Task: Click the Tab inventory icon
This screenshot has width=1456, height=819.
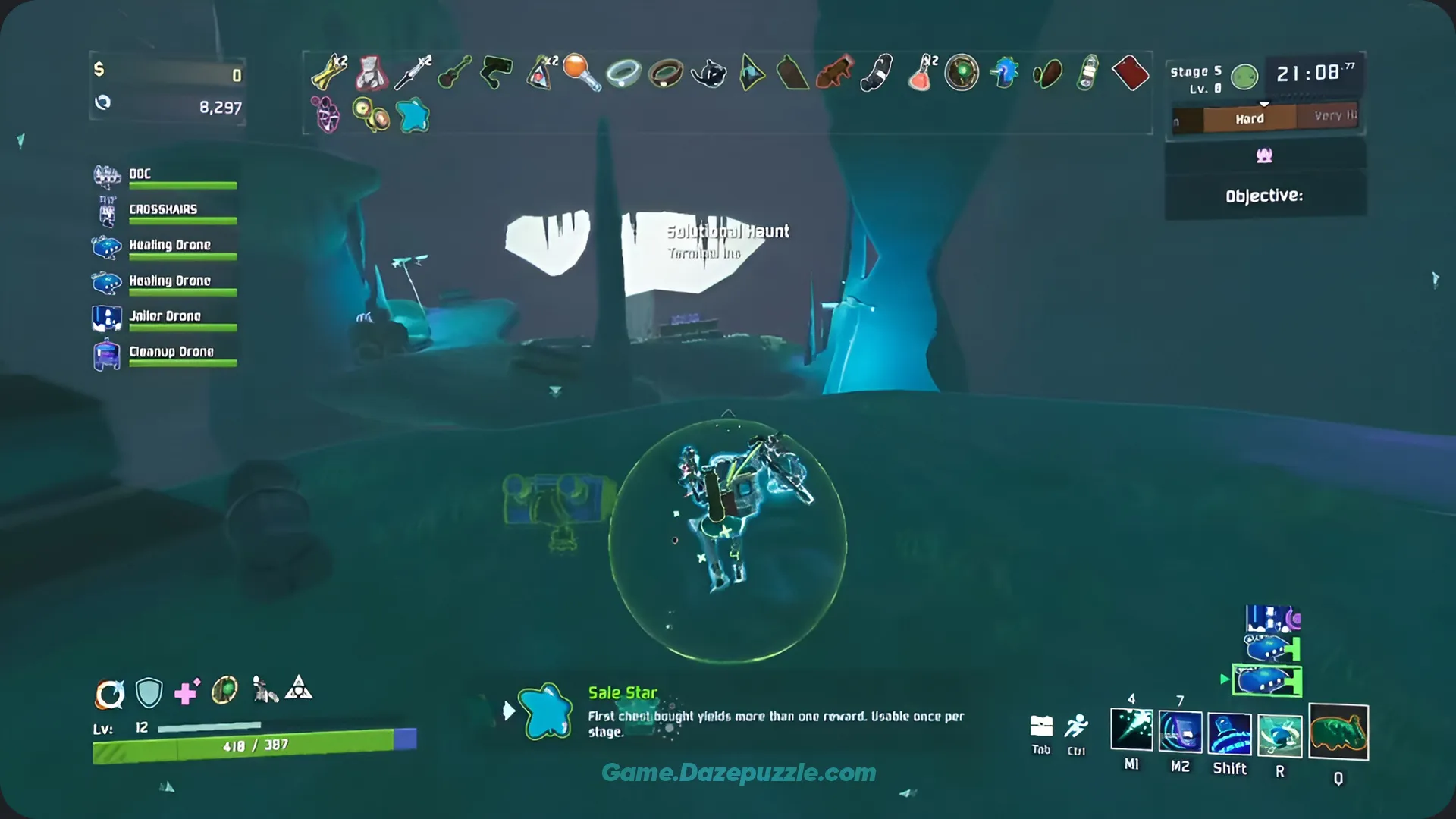Action: (1040, 726)
